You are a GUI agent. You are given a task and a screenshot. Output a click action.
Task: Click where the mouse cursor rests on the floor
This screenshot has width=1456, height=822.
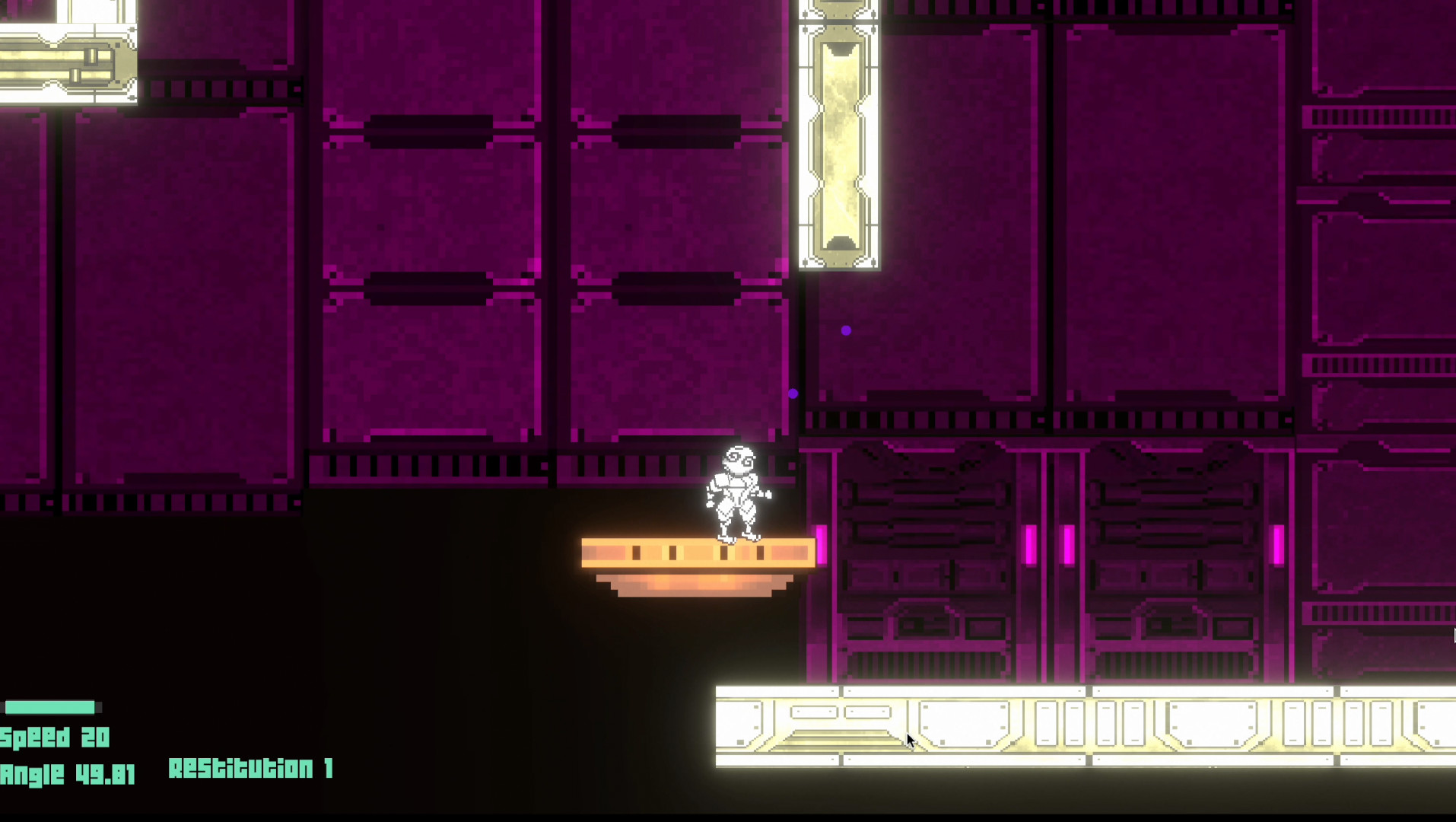click(x=910, y=740)
